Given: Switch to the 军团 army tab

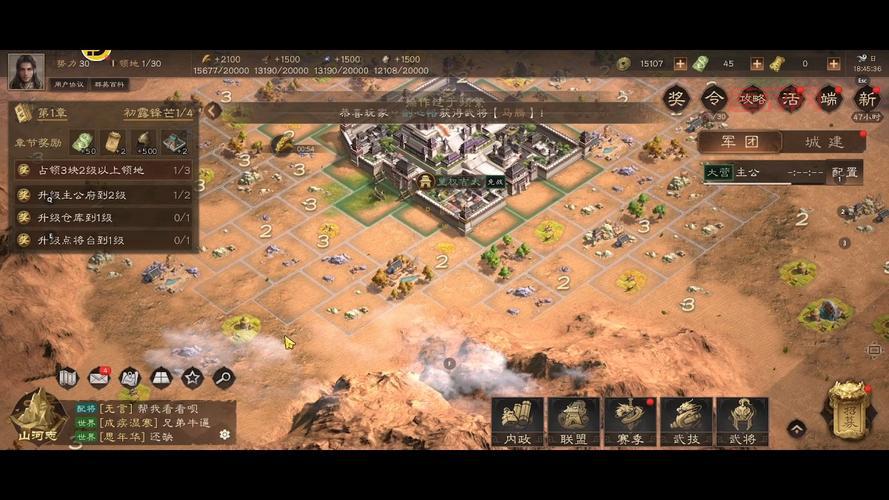Looking at the screenshot, I should coord(740,142).
